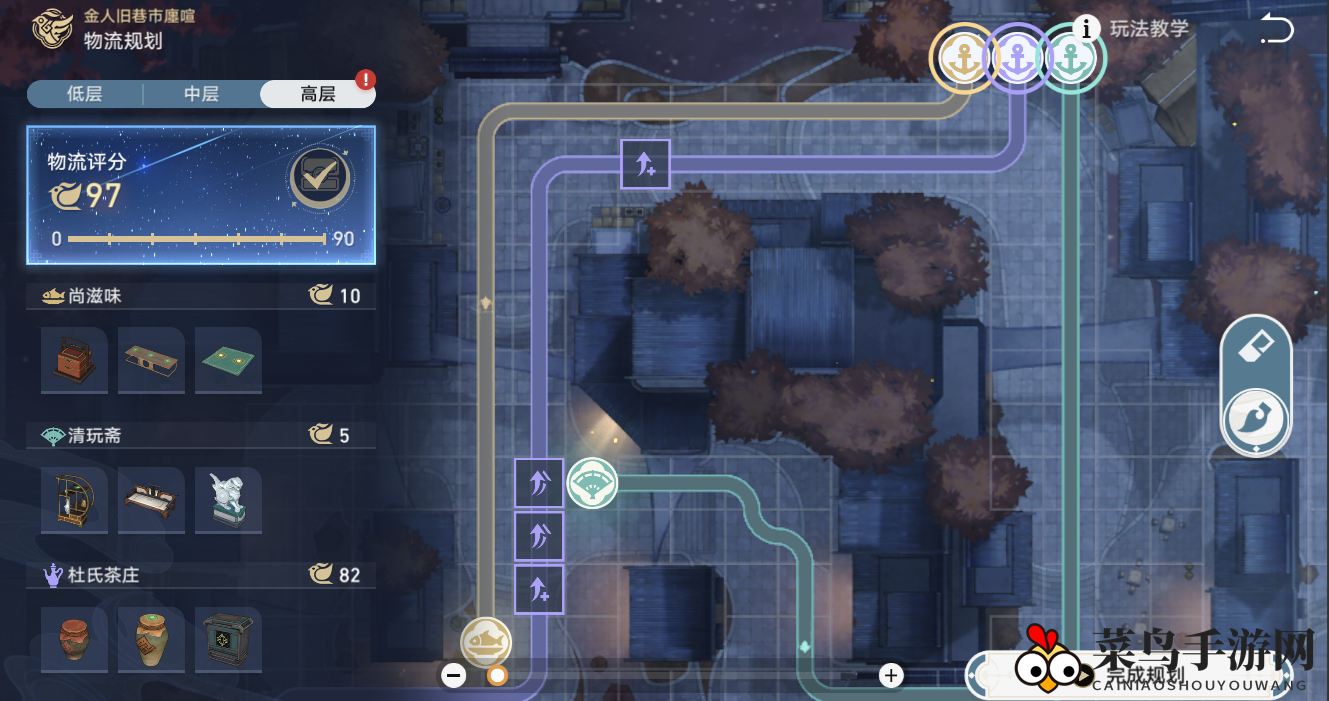The image size is (1329, 701).
Task: Open the 物流评分 reward checkmark icon
Action: (x=319, y=178)
